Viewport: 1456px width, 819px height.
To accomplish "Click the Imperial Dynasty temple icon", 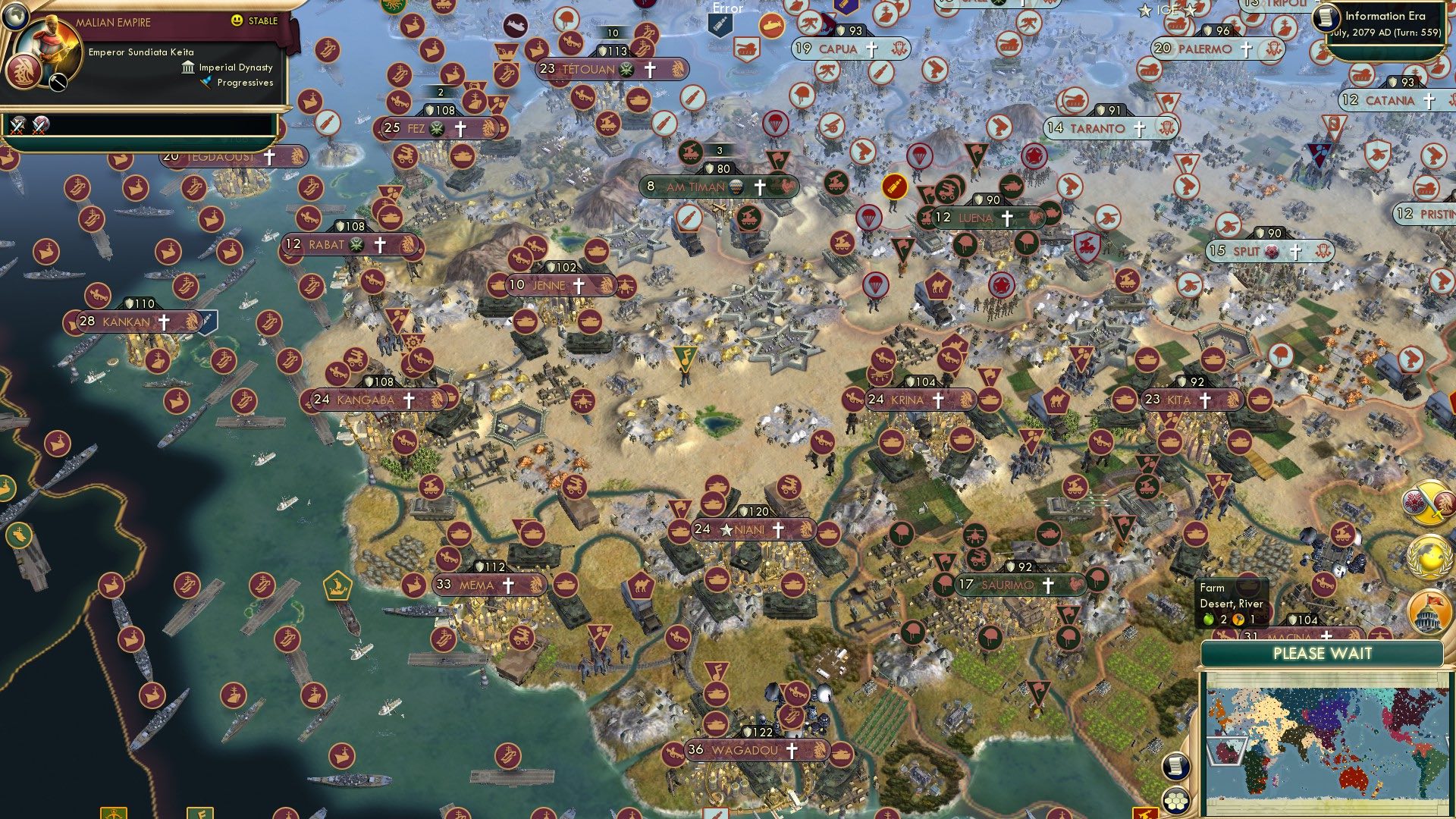I will [187, 68].
